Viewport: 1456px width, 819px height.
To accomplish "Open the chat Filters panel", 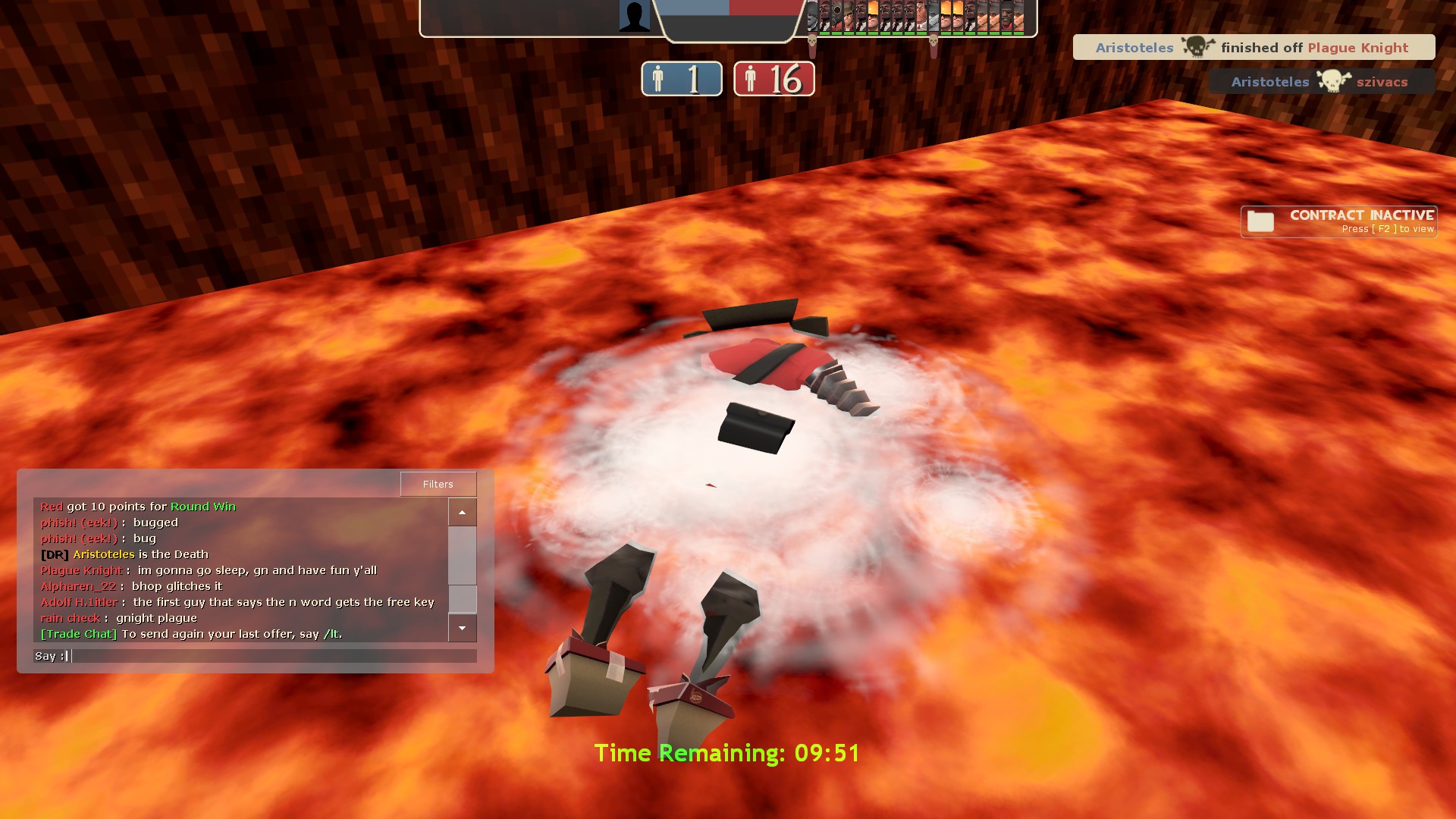I will point(438,484).
